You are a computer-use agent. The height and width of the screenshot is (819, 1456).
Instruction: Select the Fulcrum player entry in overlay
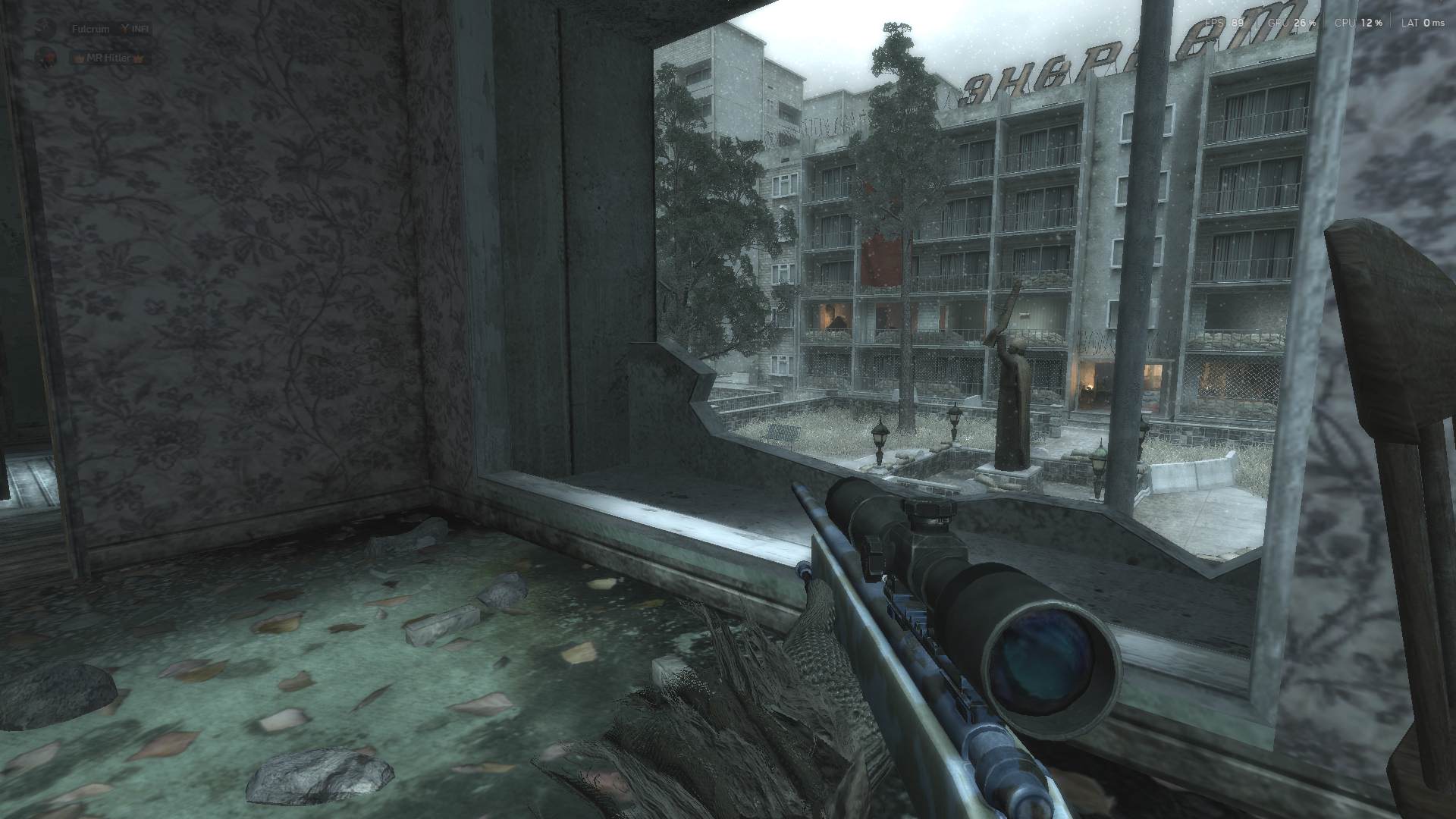pyautogui.click(x=90, y=29)
